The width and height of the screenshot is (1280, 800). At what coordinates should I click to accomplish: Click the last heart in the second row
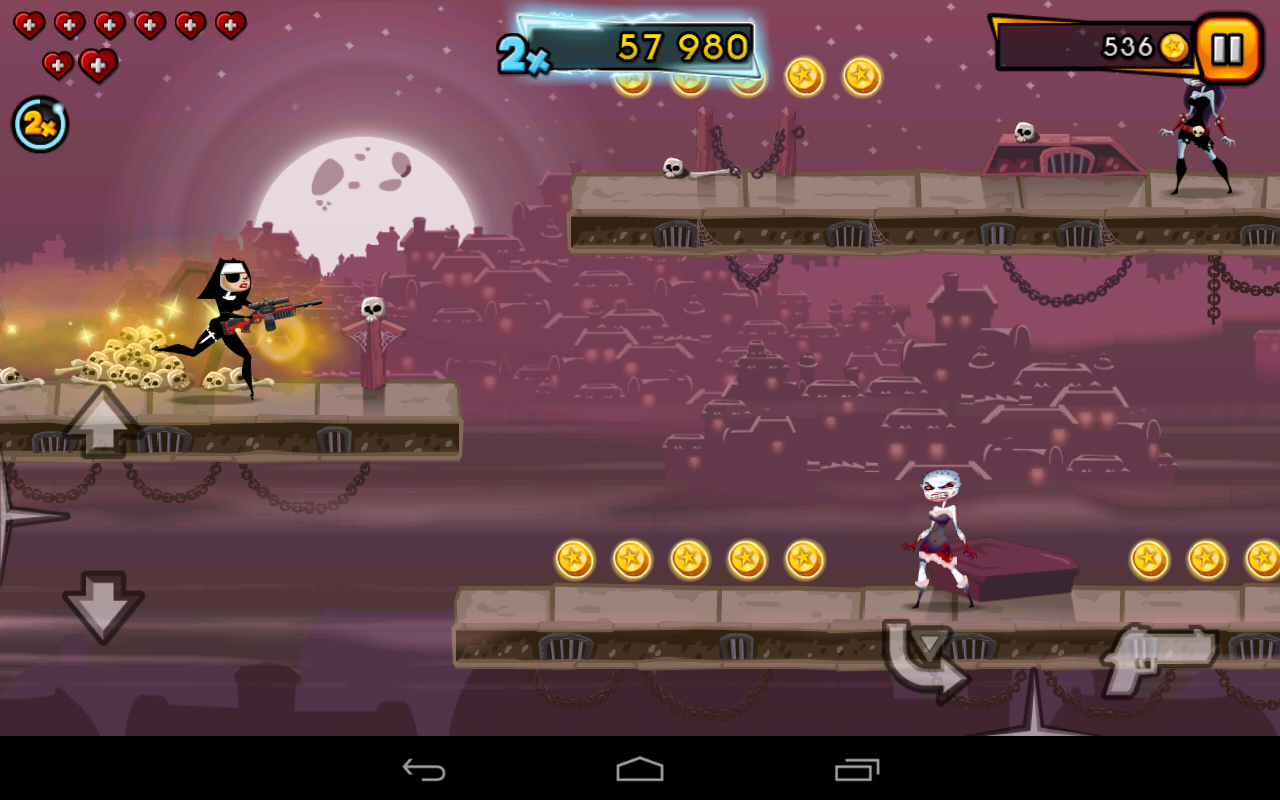tap(96, 64)
